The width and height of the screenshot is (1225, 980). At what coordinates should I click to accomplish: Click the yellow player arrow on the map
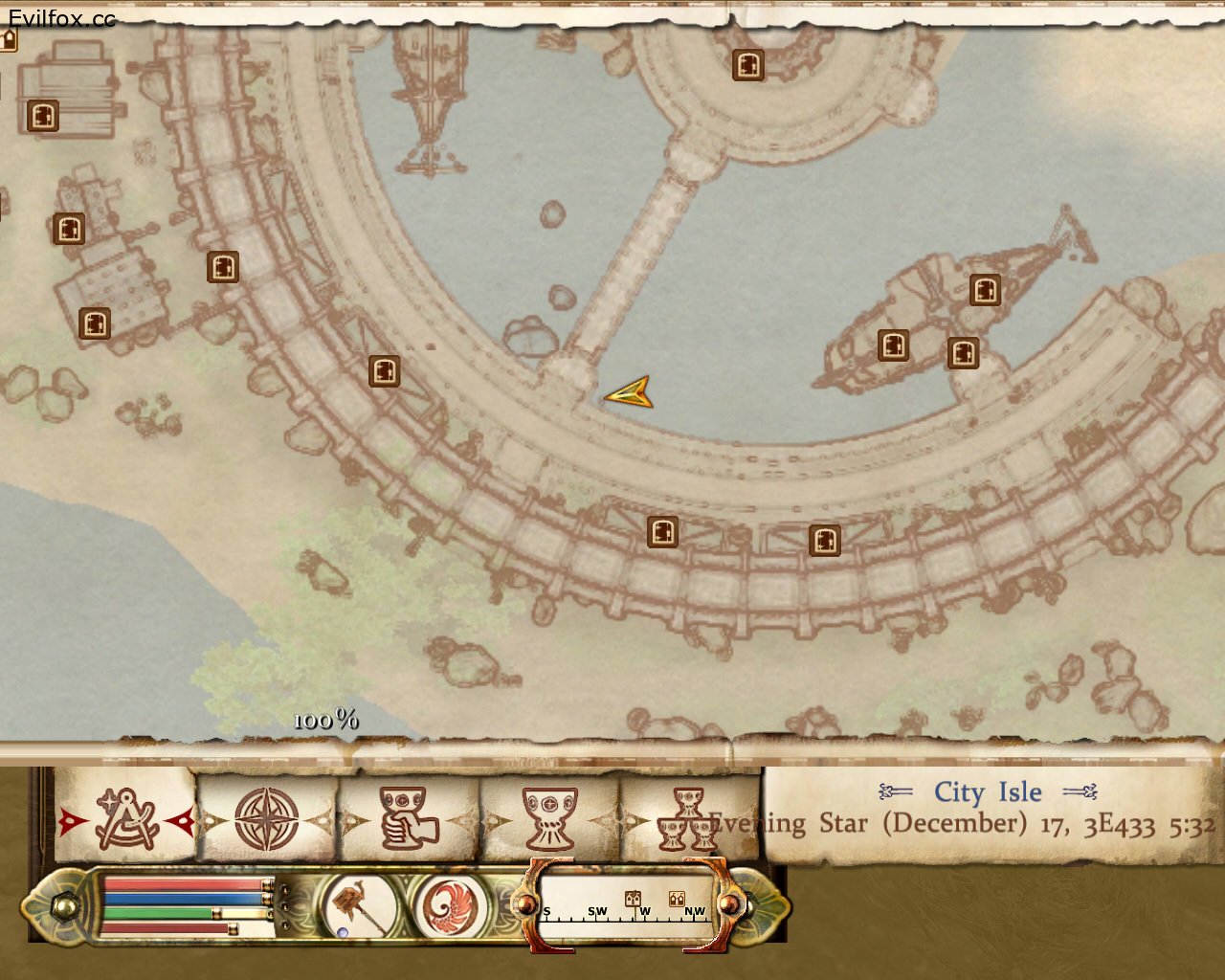point(630,392)
